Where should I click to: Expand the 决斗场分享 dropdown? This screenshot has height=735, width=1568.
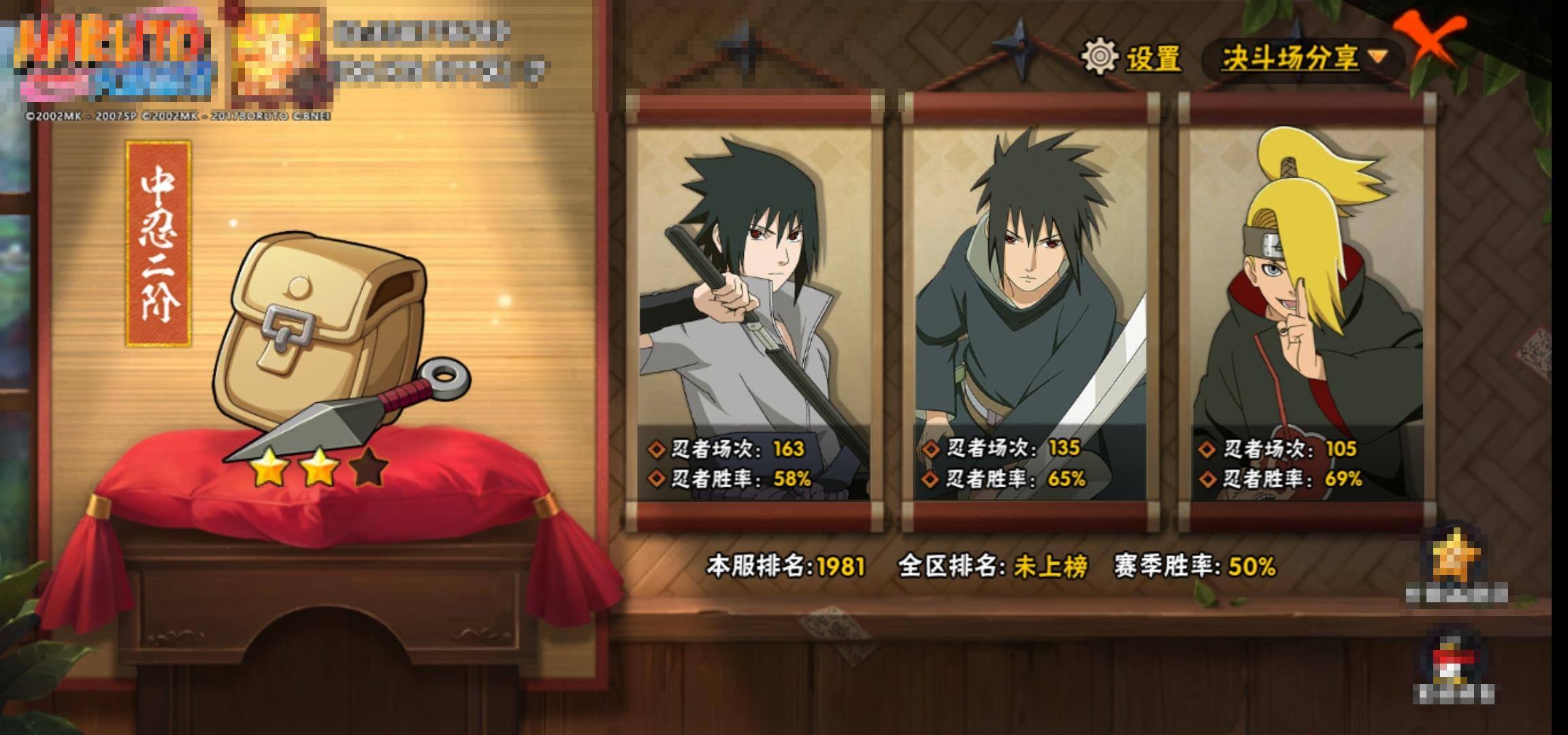pyautogui.click(x=1303, y=58)
